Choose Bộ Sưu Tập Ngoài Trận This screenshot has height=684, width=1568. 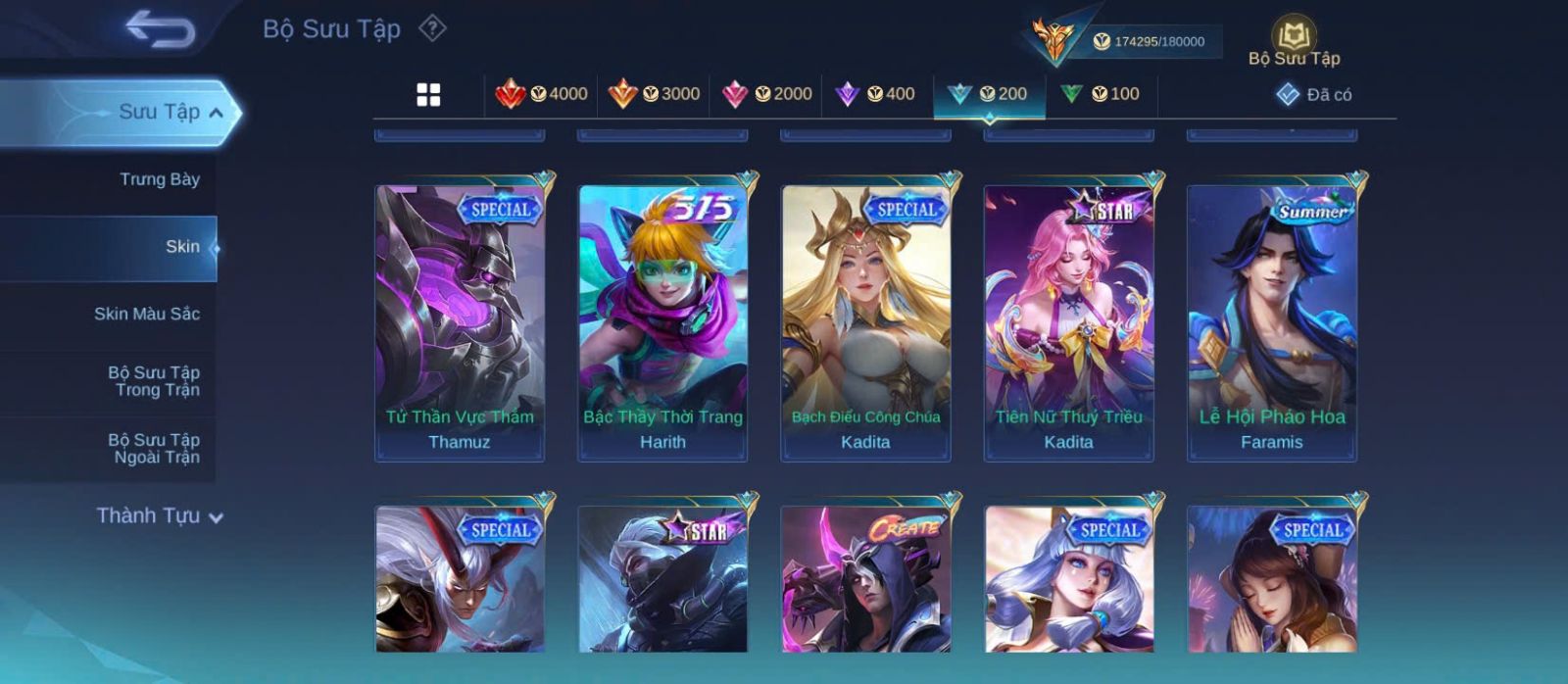click(x=155, y=449)
